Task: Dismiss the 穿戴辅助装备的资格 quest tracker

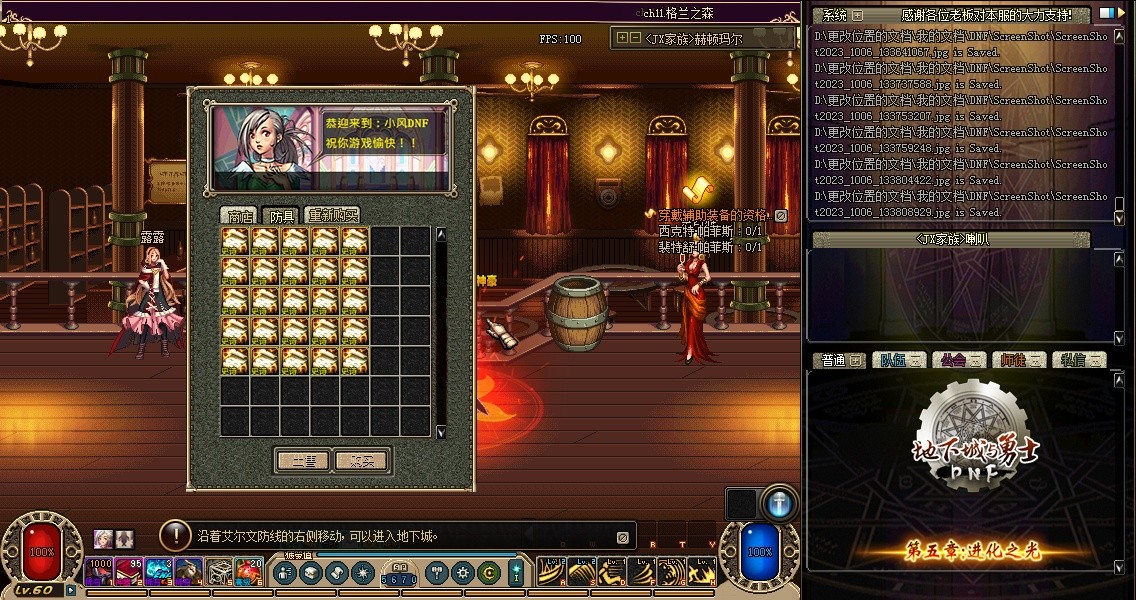Action: (x=781, y=215)
